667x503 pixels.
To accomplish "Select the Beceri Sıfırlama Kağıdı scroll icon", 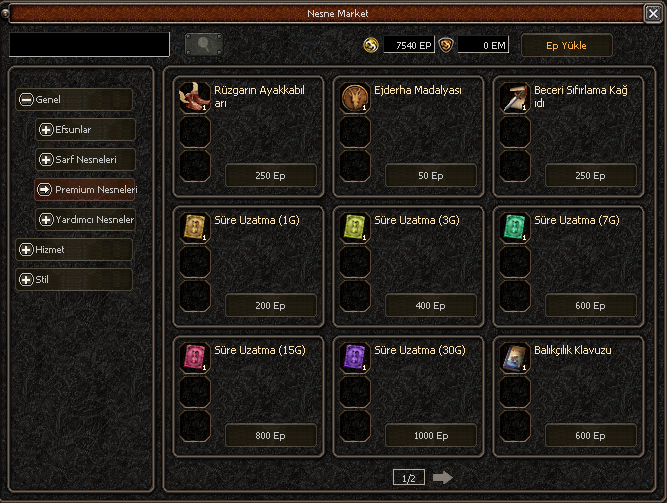I will click(515, 97).
